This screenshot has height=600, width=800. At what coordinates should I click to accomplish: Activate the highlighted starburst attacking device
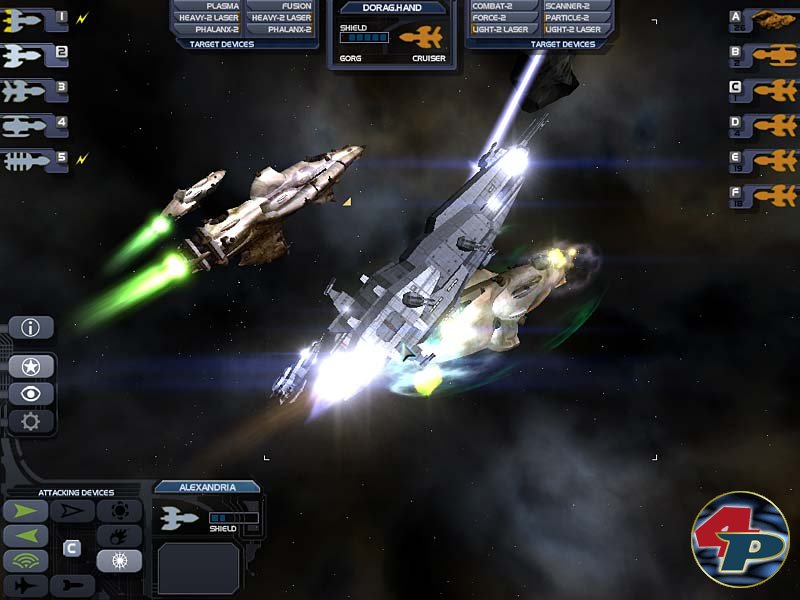point(118,561)
